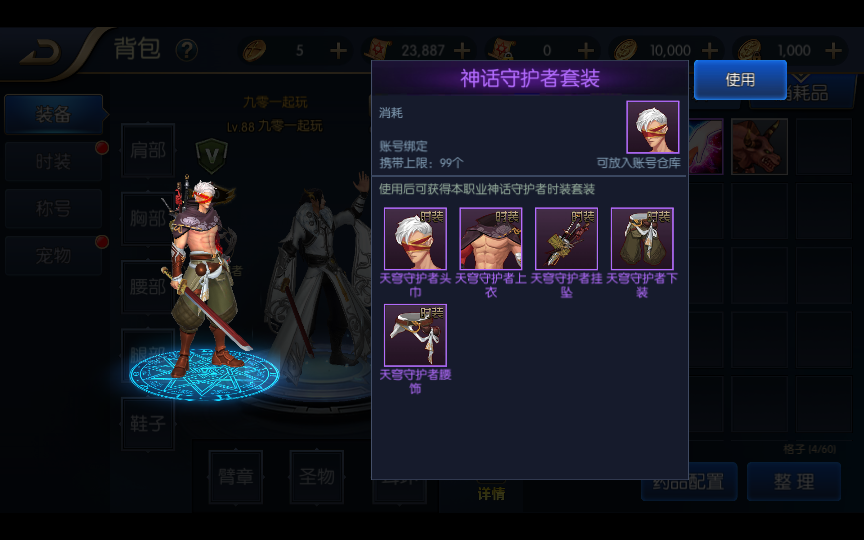The width and height of the screenshot is (864, 540).
Task: Open the 称号 title tab
Action: pos(54,209)
